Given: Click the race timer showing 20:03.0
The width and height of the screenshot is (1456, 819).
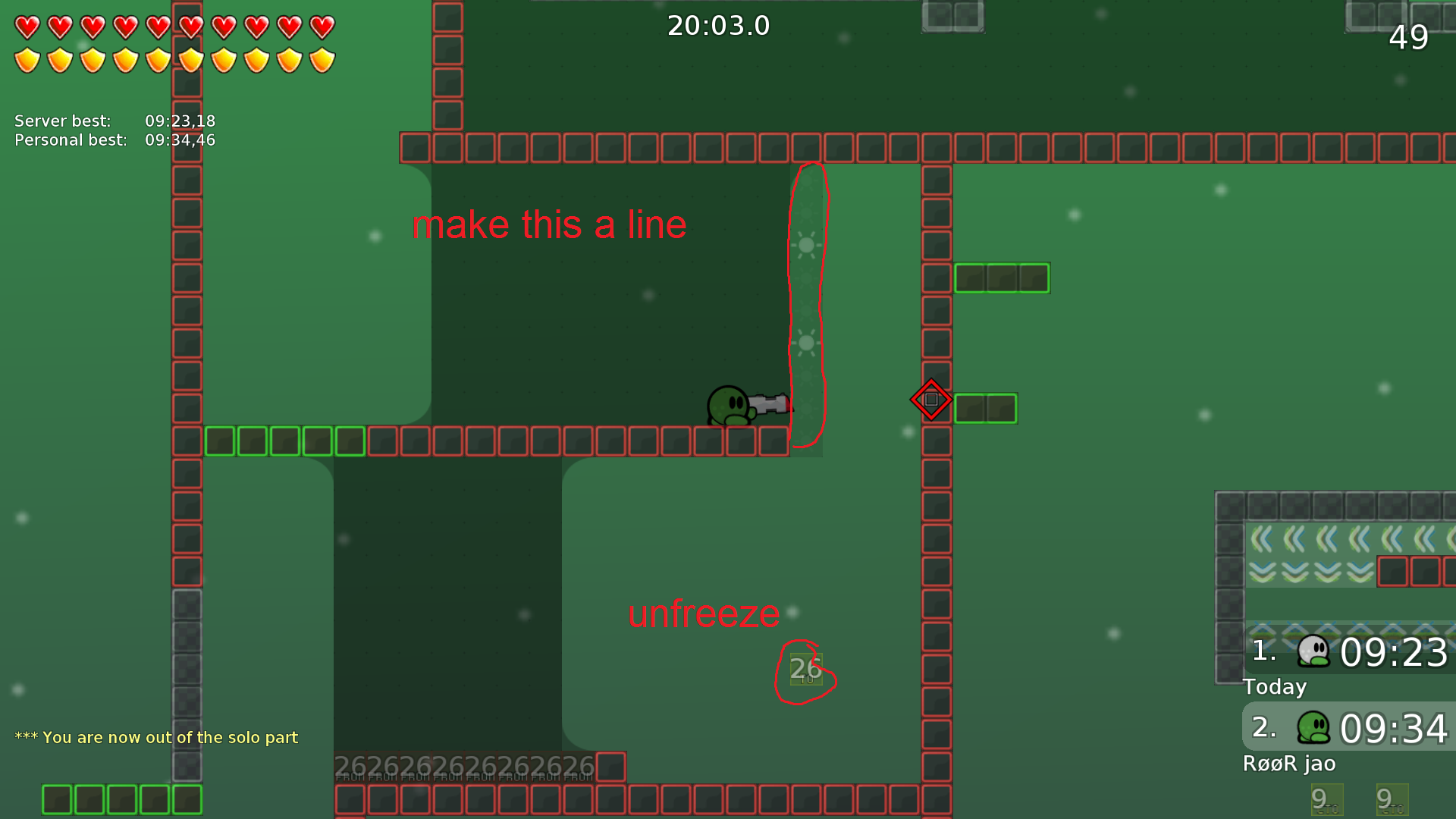Looking at the screenshot, I should [717, 25].
